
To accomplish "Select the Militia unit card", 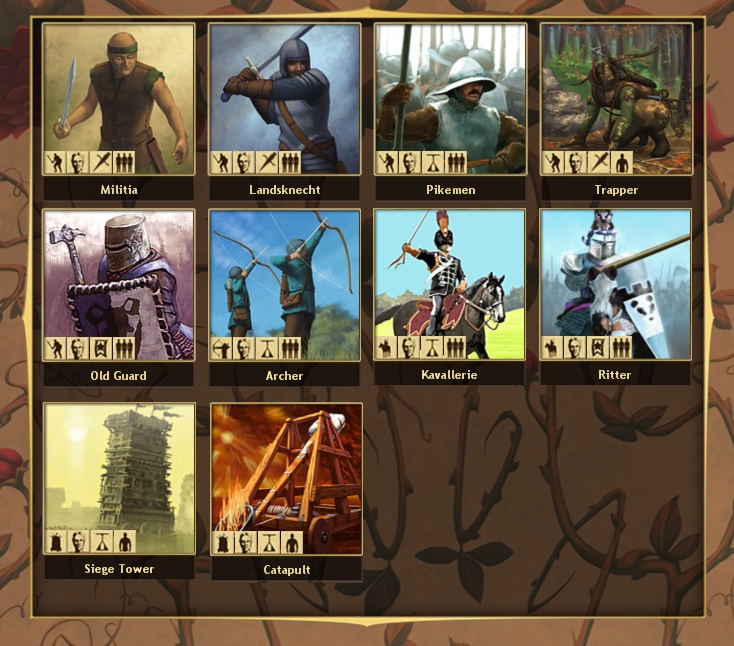I will (x=119, y=99).
